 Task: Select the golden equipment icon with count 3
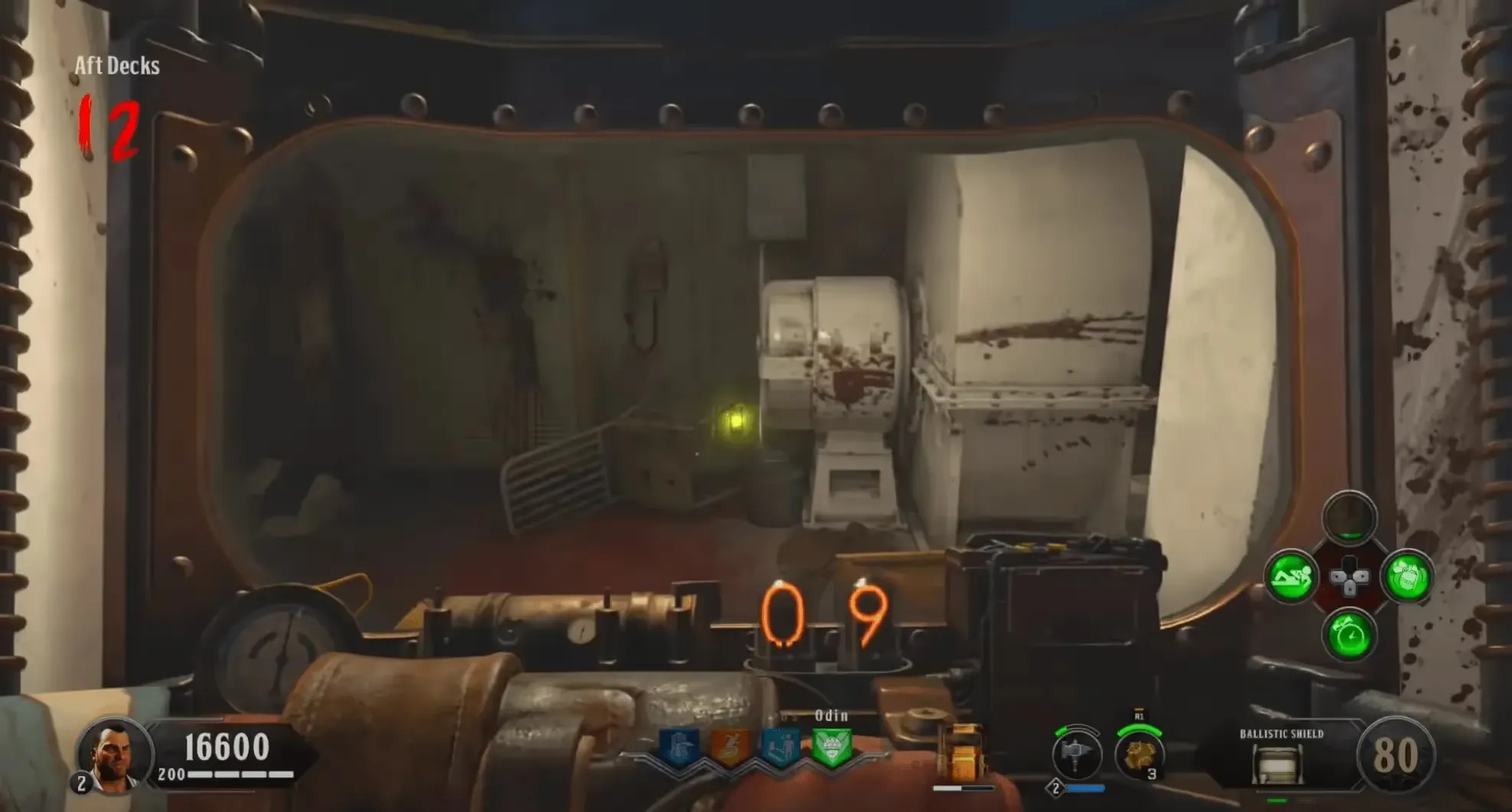pyautogui.click(x=1139, y=753)
